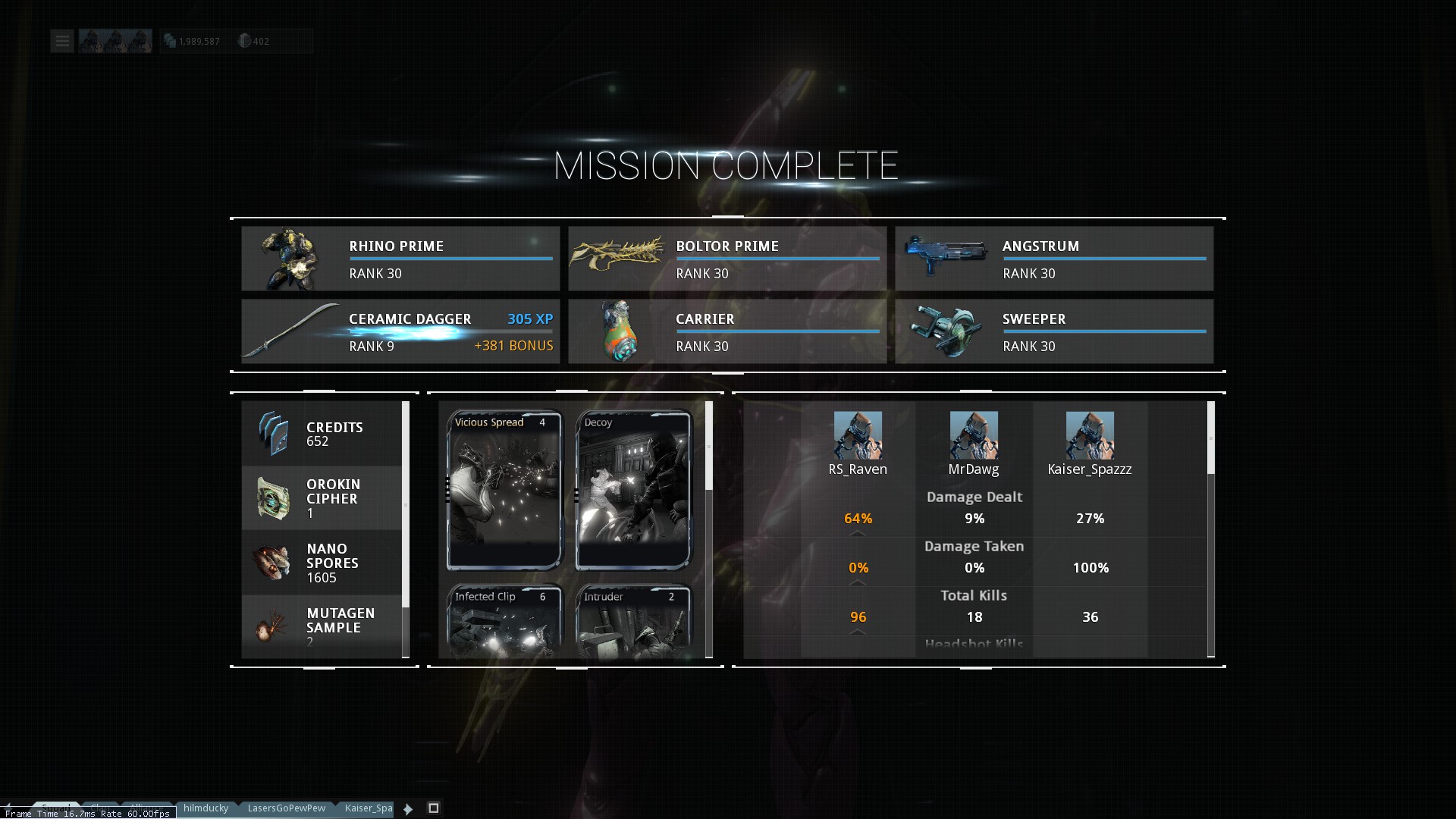Select the Sweeper weapon panel
Screen dimensions: 1456x819
point(1054,331)
